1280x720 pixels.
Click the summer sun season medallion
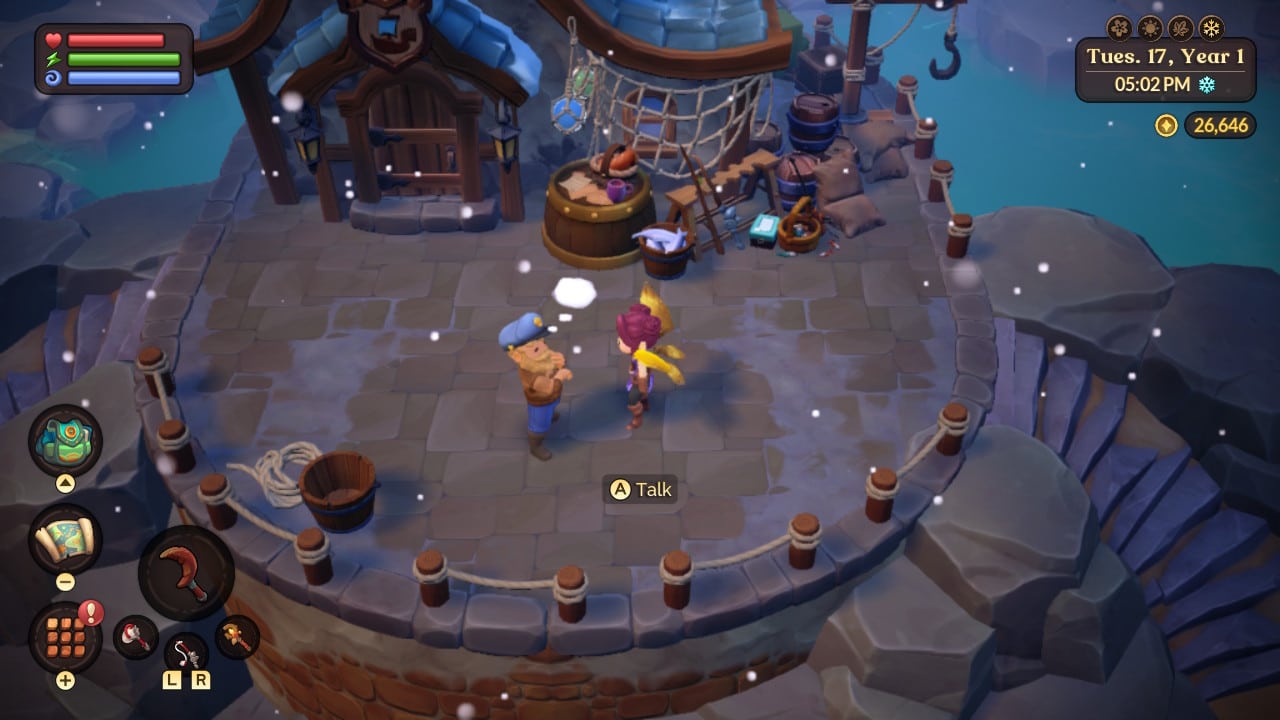pos(1149,28)
